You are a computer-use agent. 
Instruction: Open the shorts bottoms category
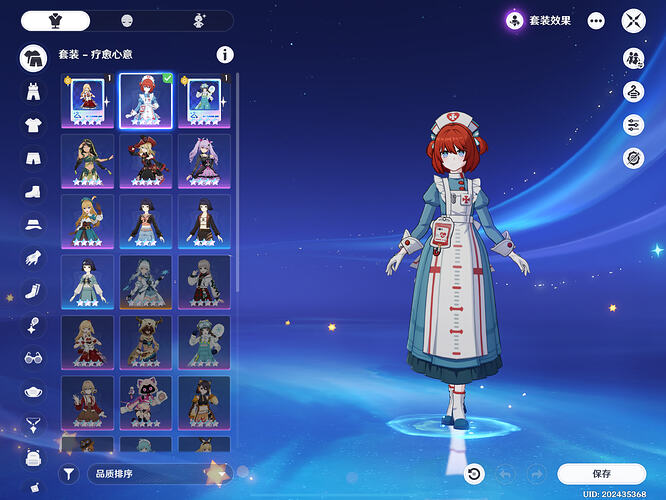tap(34, 158)
